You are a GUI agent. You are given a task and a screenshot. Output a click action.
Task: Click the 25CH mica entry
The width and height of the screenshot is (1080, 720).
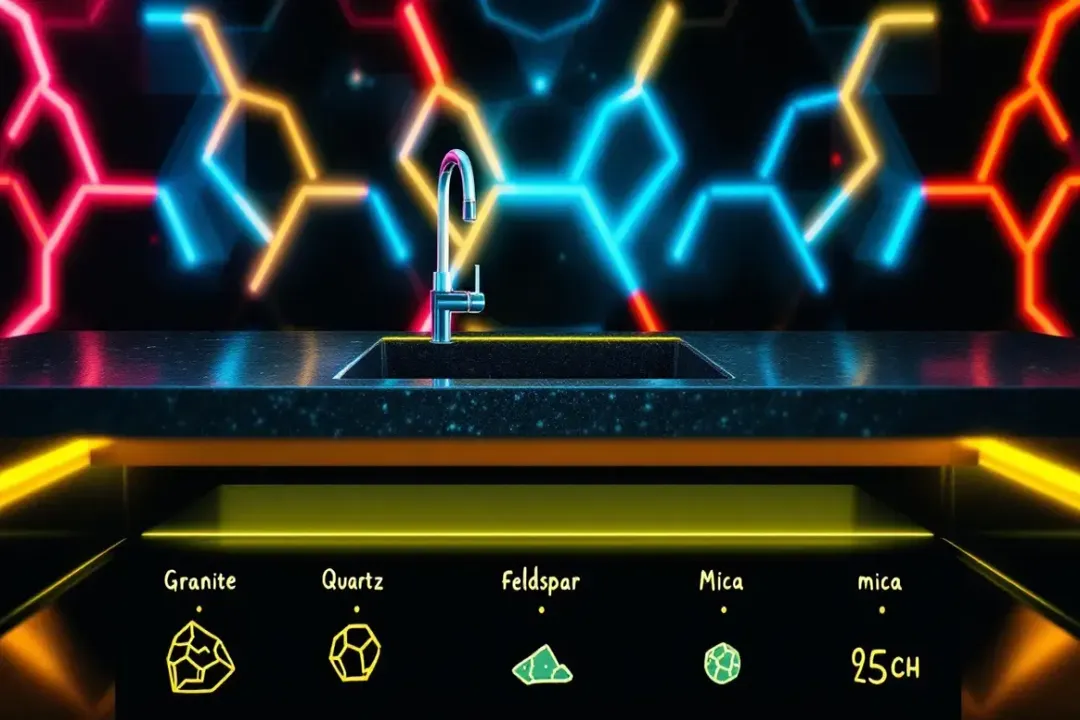click(884, 665)
